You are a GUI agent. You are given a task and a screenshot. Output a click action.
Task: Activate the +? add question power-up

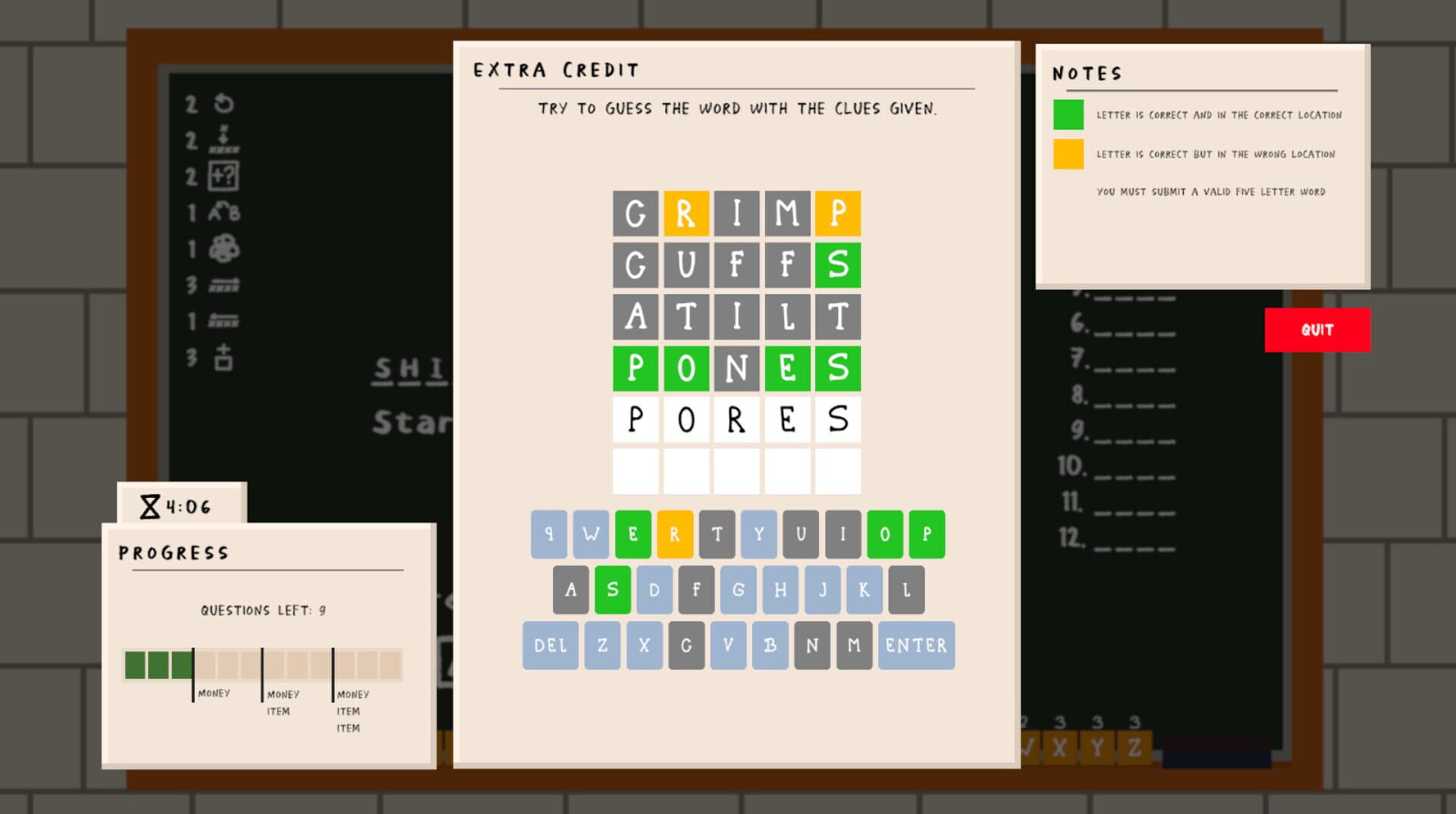(222, 176)
